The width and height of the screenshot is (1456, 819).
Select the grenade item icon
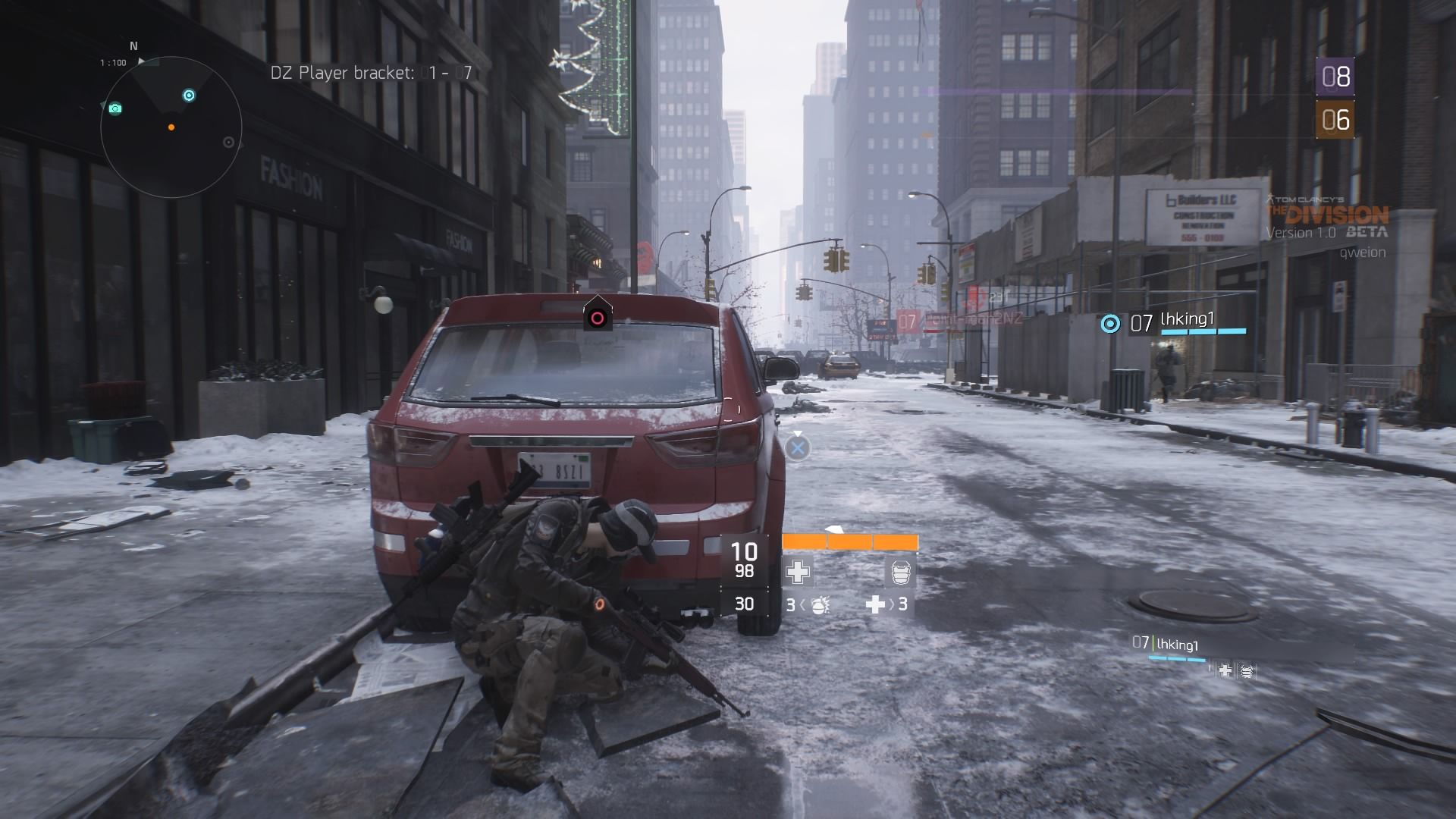coord(819,605)
